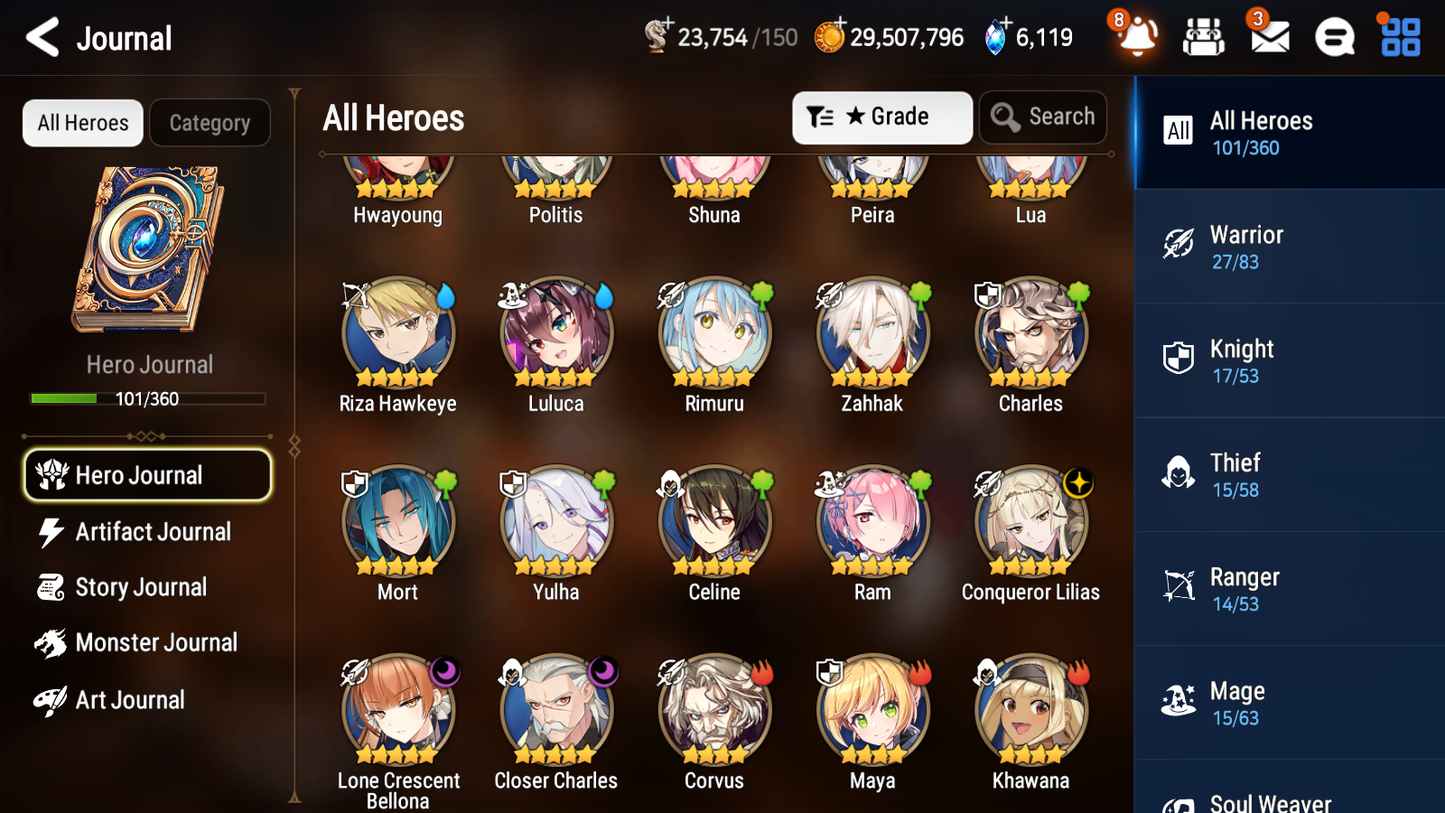Viewport: 1445px width, 813px height.
Task: Open the notifications bell
Action: [x=1135, y=37]
